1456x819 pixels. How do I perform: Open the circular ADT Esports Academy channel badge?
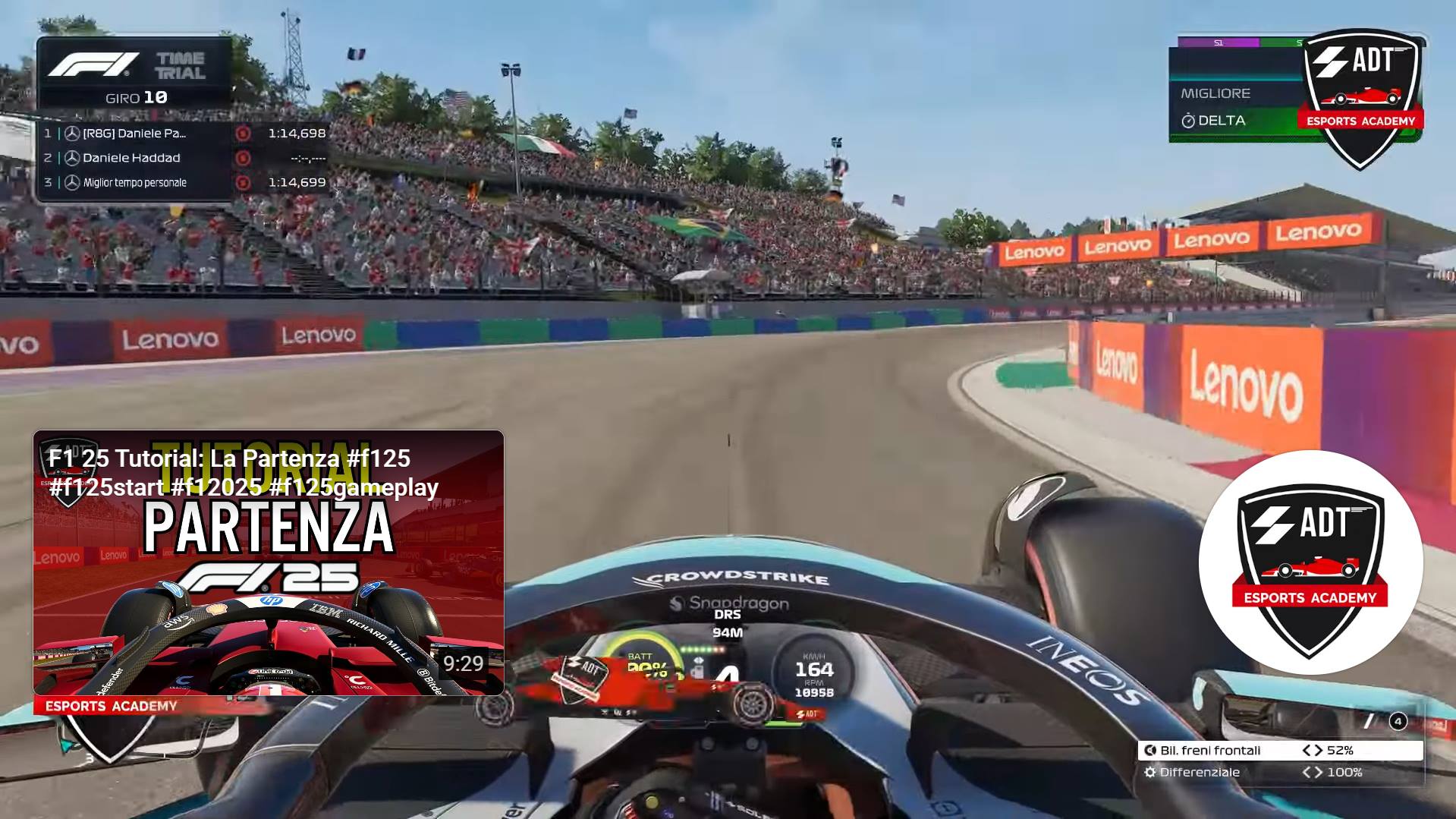[x=1310, y=562]
